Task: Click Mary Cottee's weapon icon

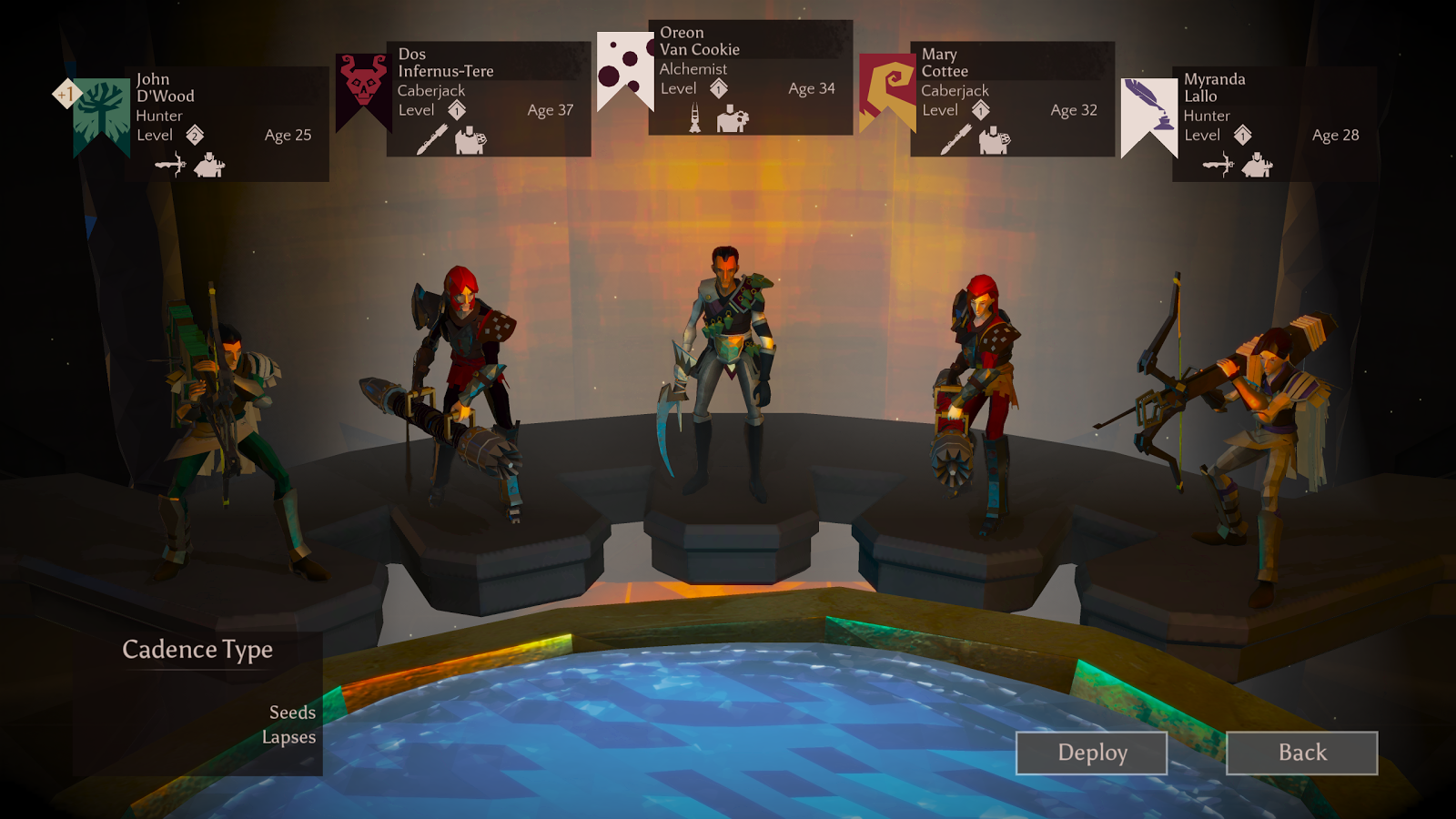Action: (955, 140)
